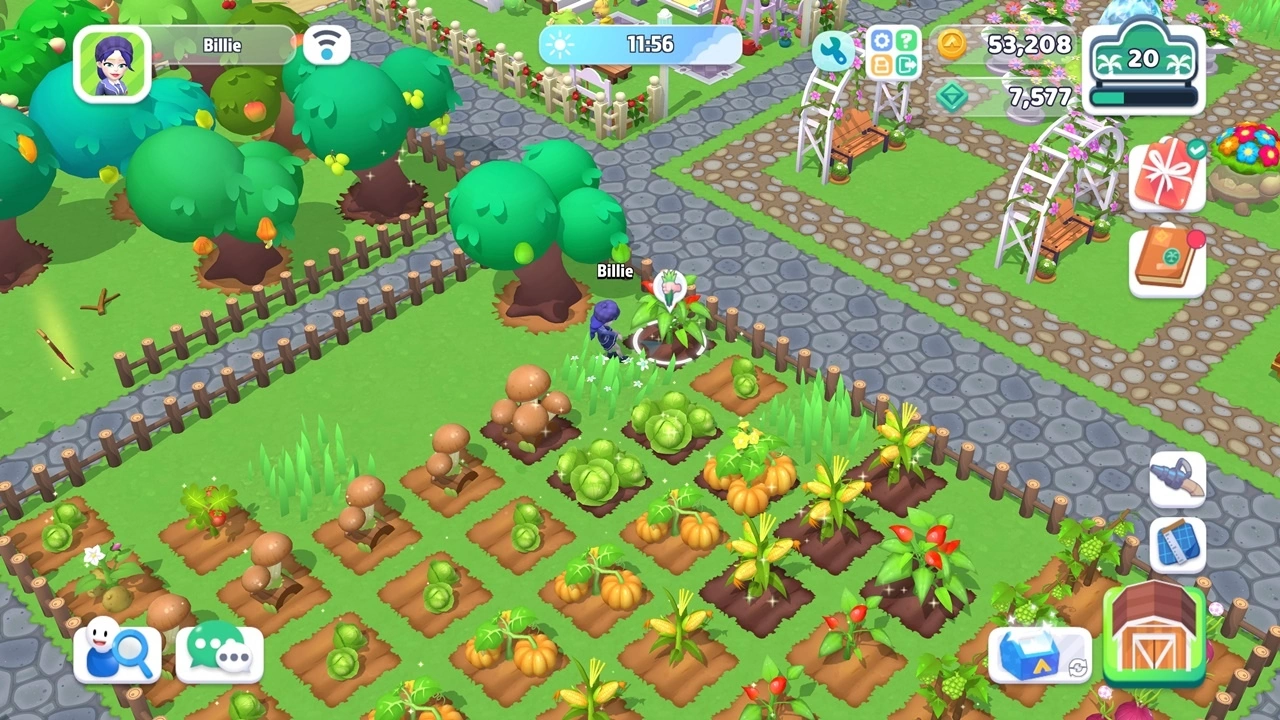Open the gear settings icon

[881, 40]
